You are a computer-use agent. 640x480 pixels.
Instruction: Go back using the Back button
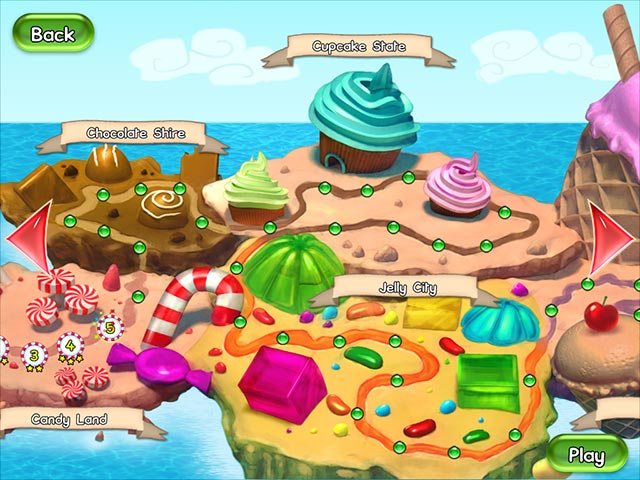[x=52, y=33]
